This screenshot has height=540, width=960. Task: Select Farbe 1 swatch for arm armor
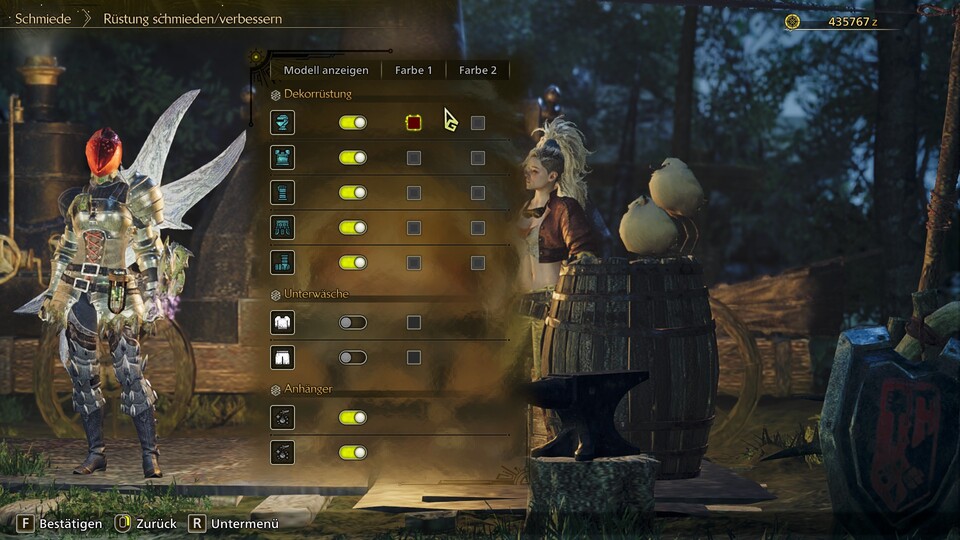point(413,192)
